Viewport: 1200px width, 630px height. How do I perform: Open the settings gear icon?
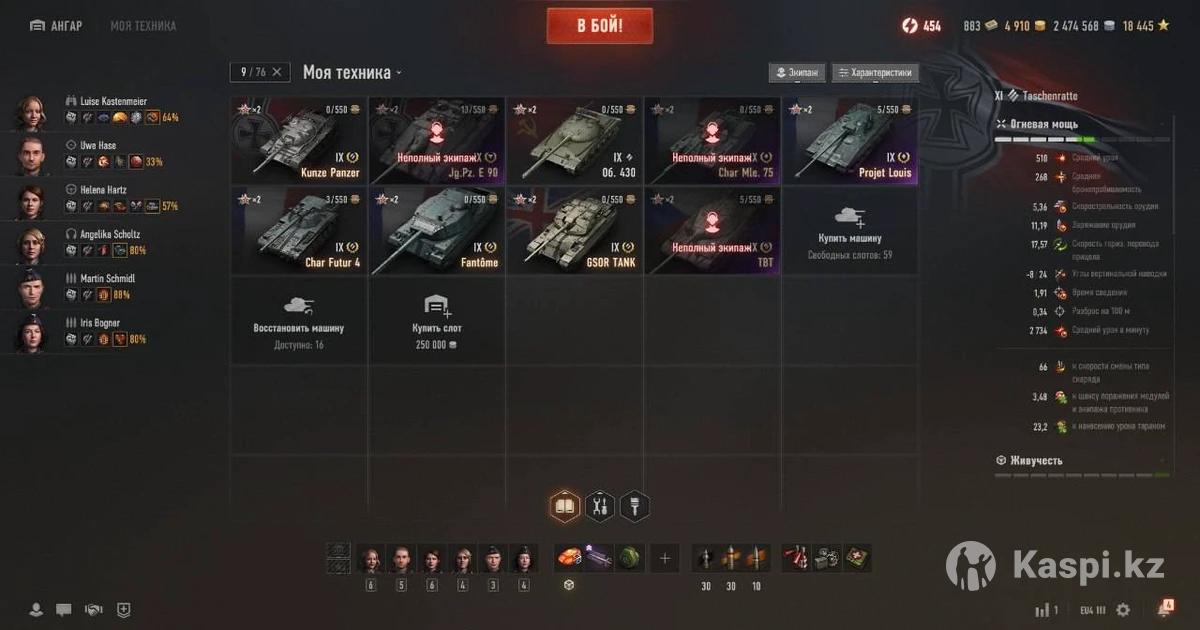[x=1123, y=609]
